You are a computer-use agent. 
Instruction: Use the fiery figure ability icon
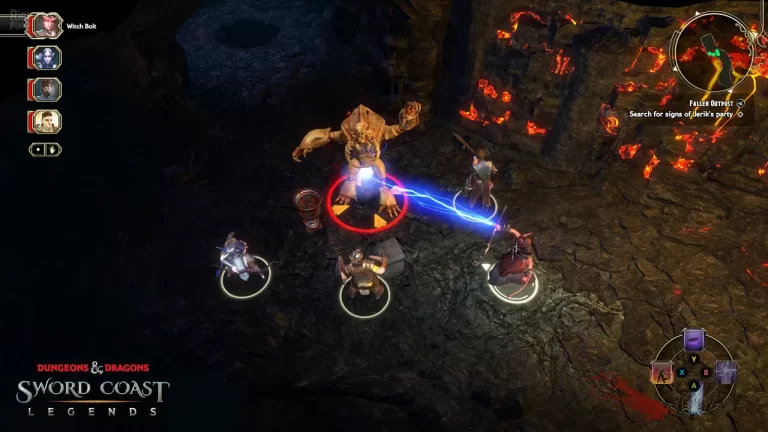663,373
